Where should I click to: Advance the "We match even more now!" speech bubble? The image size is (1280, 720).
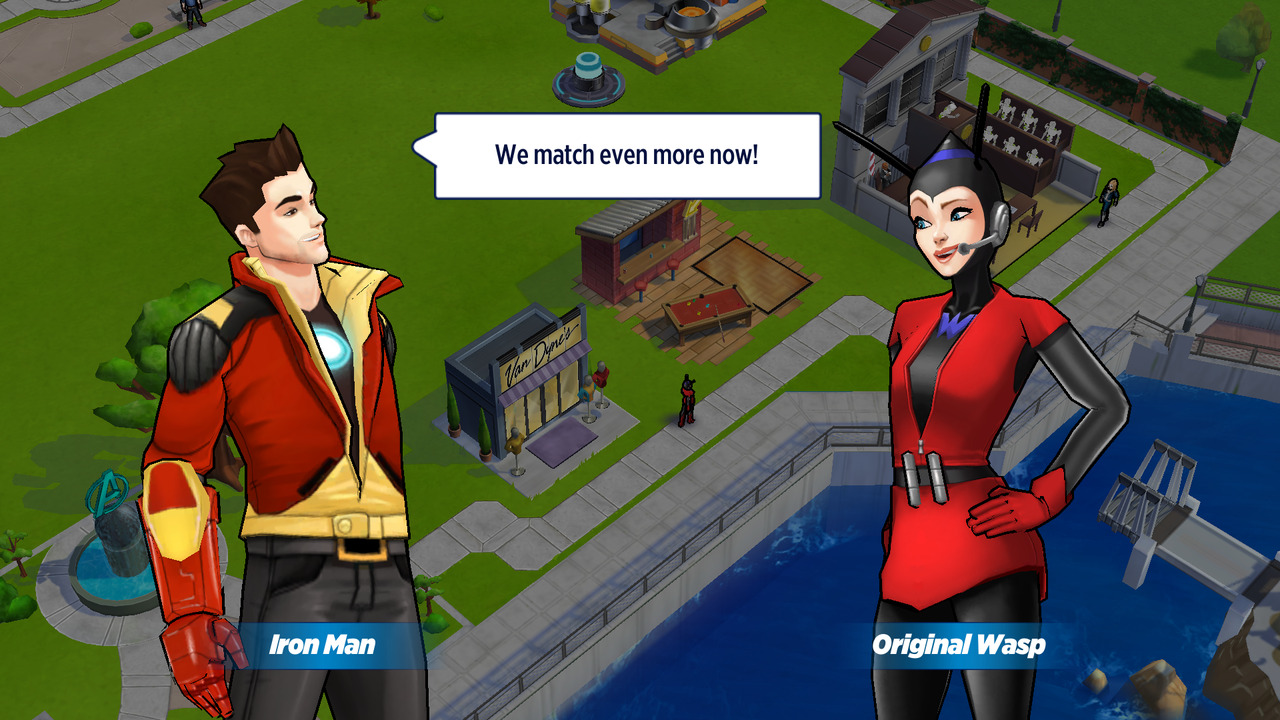pos(627,156)
